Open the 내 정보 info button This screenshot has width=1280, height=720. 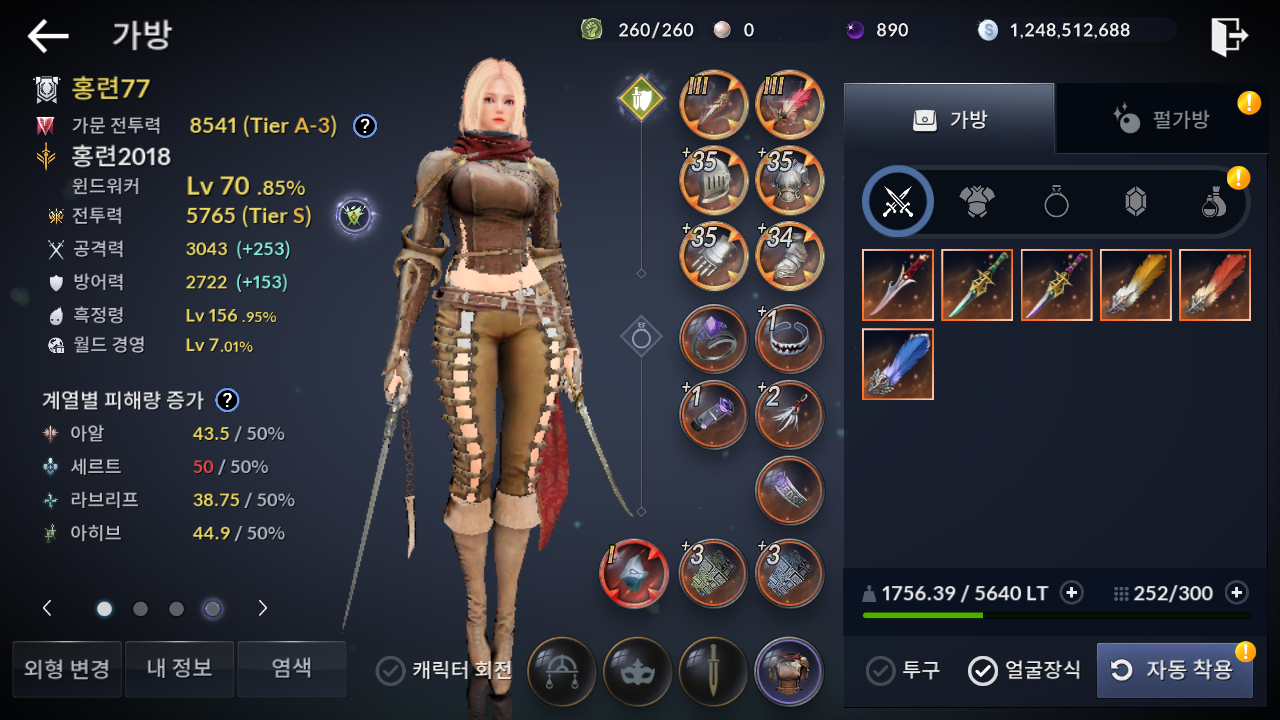click(179, 669)
